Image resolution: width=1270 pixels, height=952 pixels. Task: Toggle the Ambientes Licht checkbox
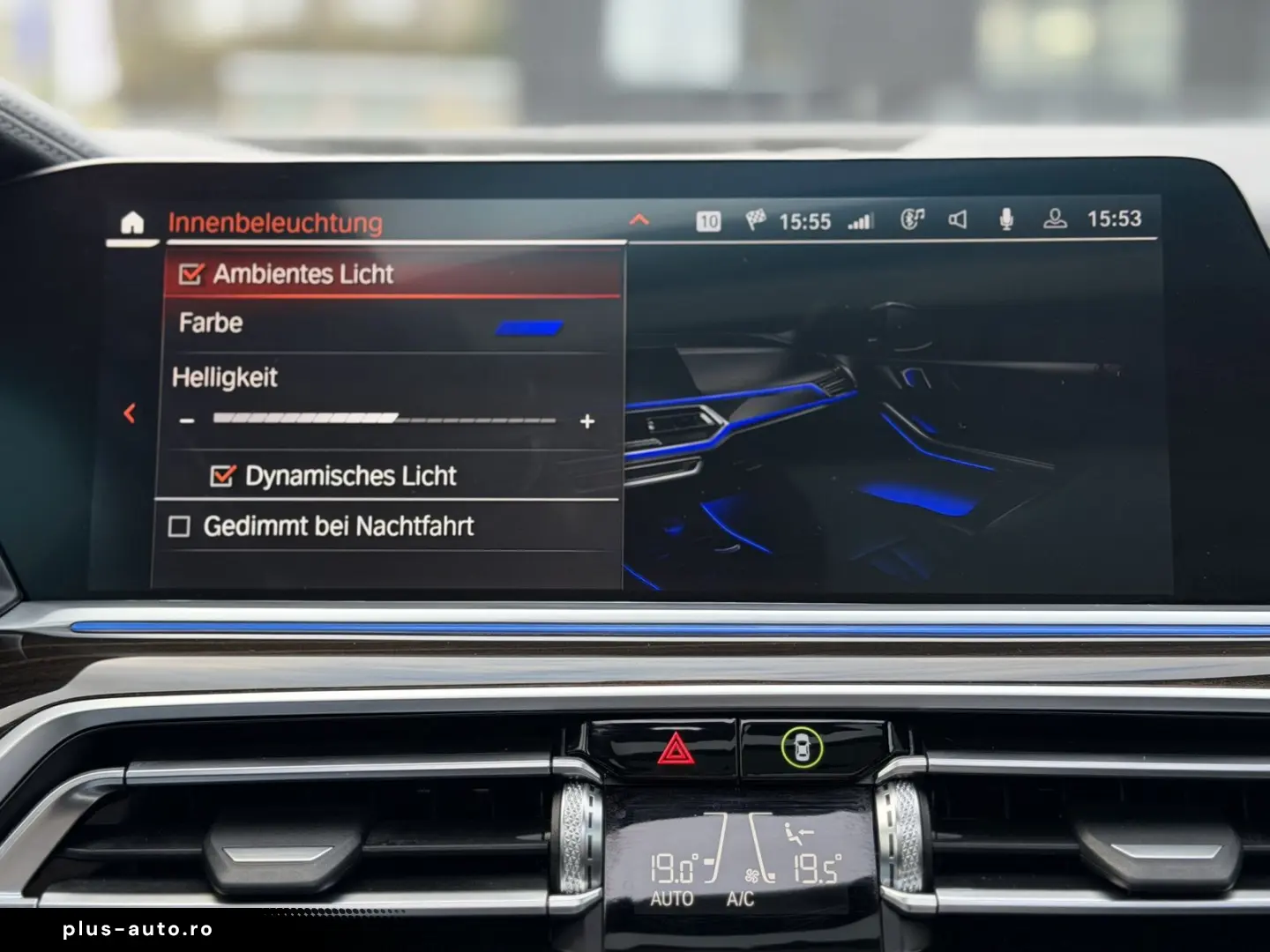tap(191, 274)
